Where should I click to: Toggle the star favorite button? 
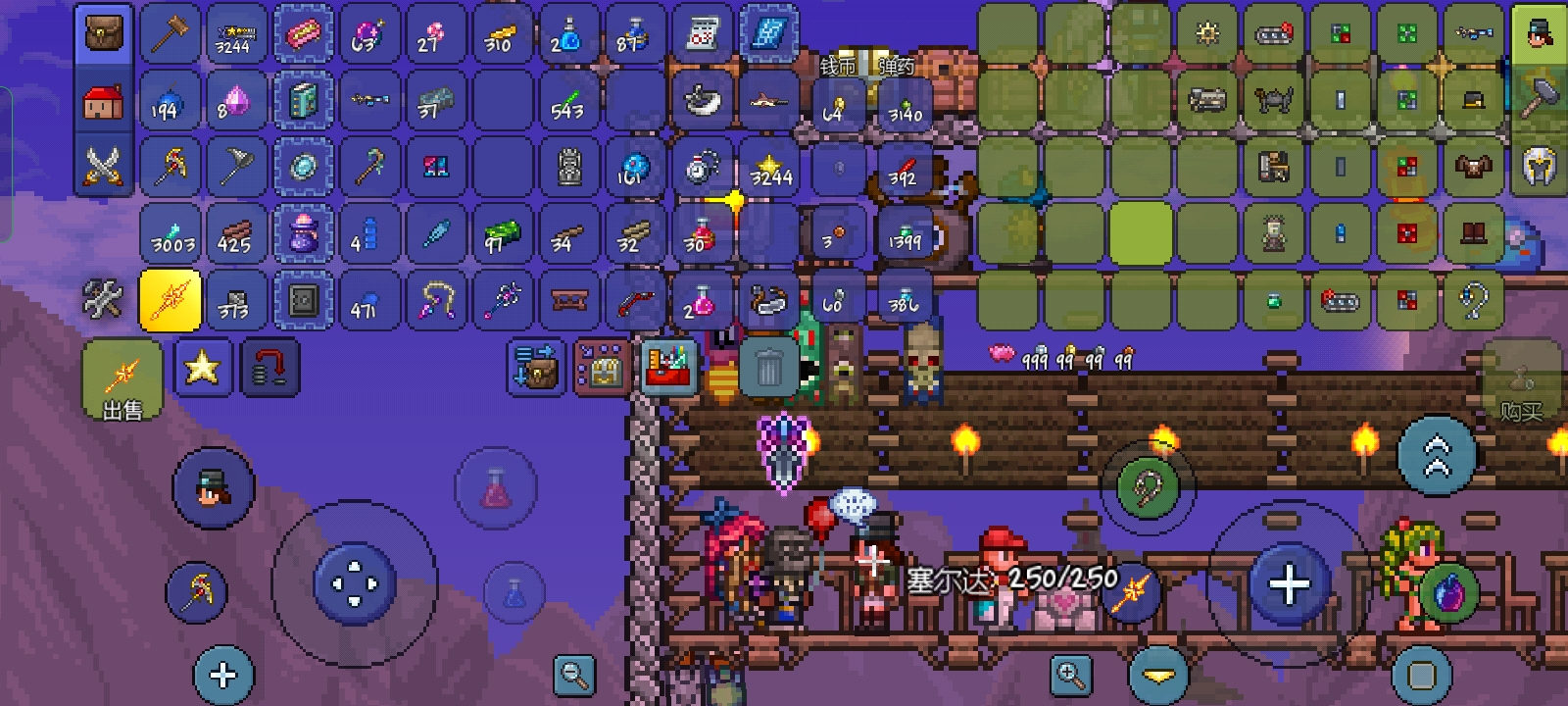(202, 368)
